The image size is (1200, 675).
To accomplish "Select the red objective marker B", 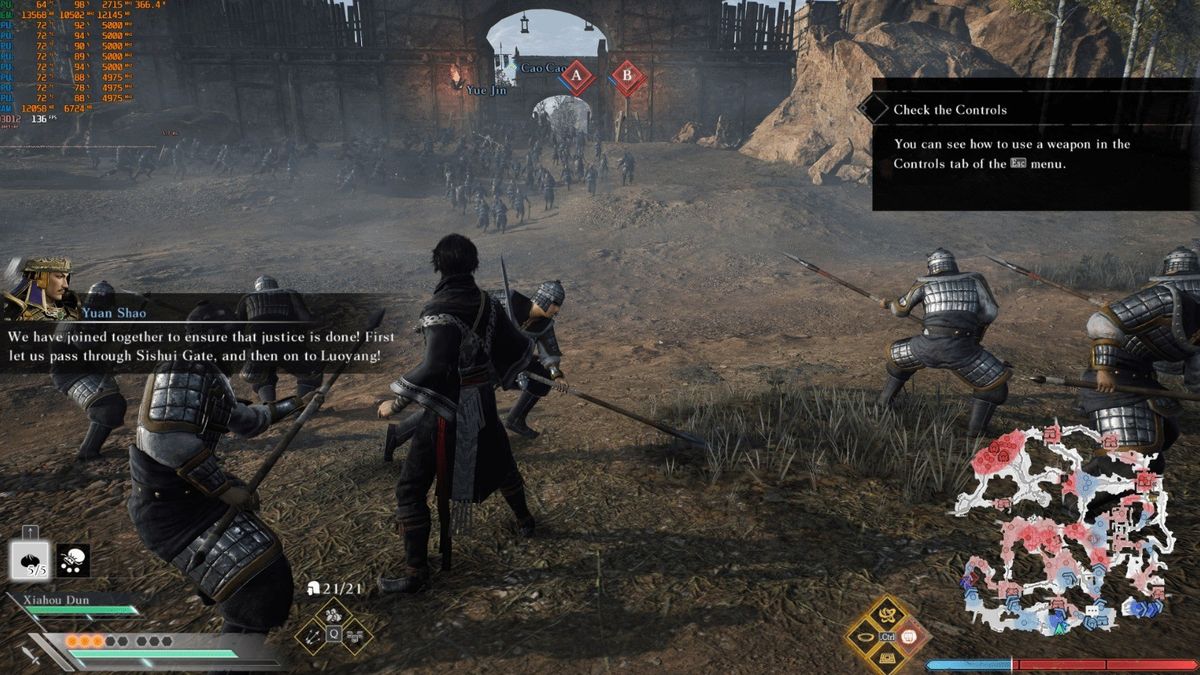I will 627,77.
